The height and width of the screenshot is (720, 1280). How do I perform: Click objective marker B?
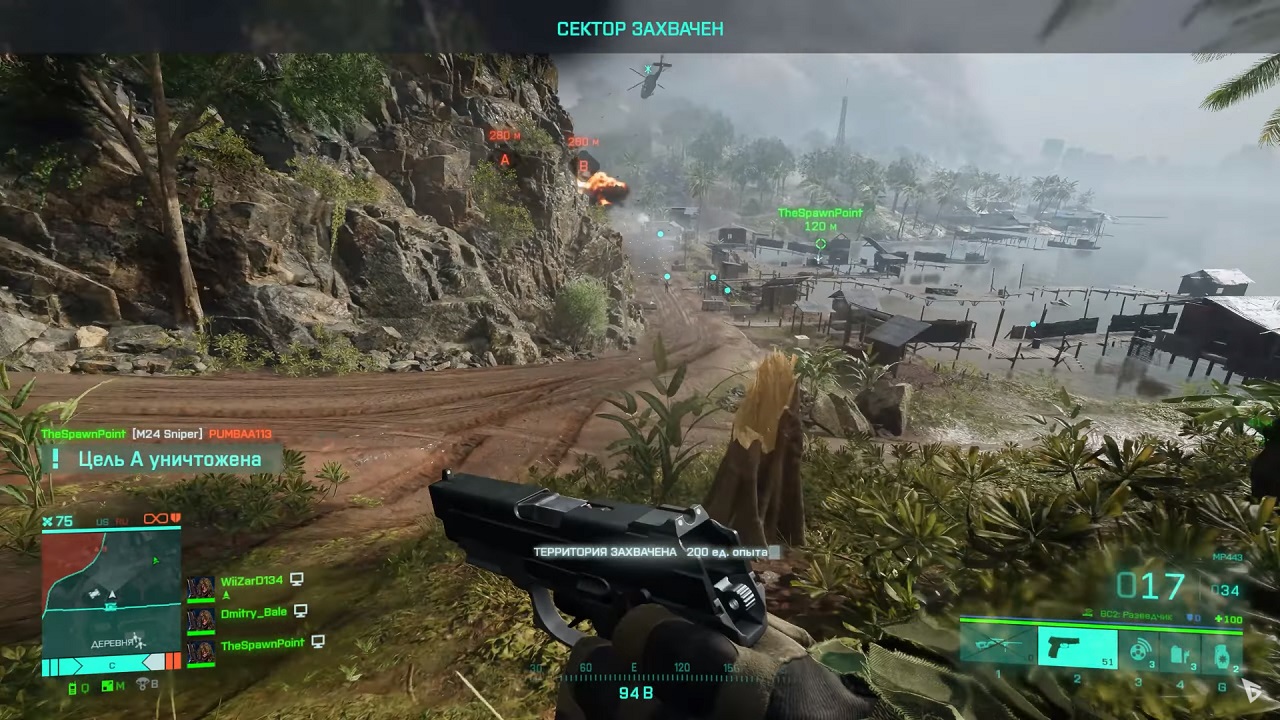click(583, 166)
